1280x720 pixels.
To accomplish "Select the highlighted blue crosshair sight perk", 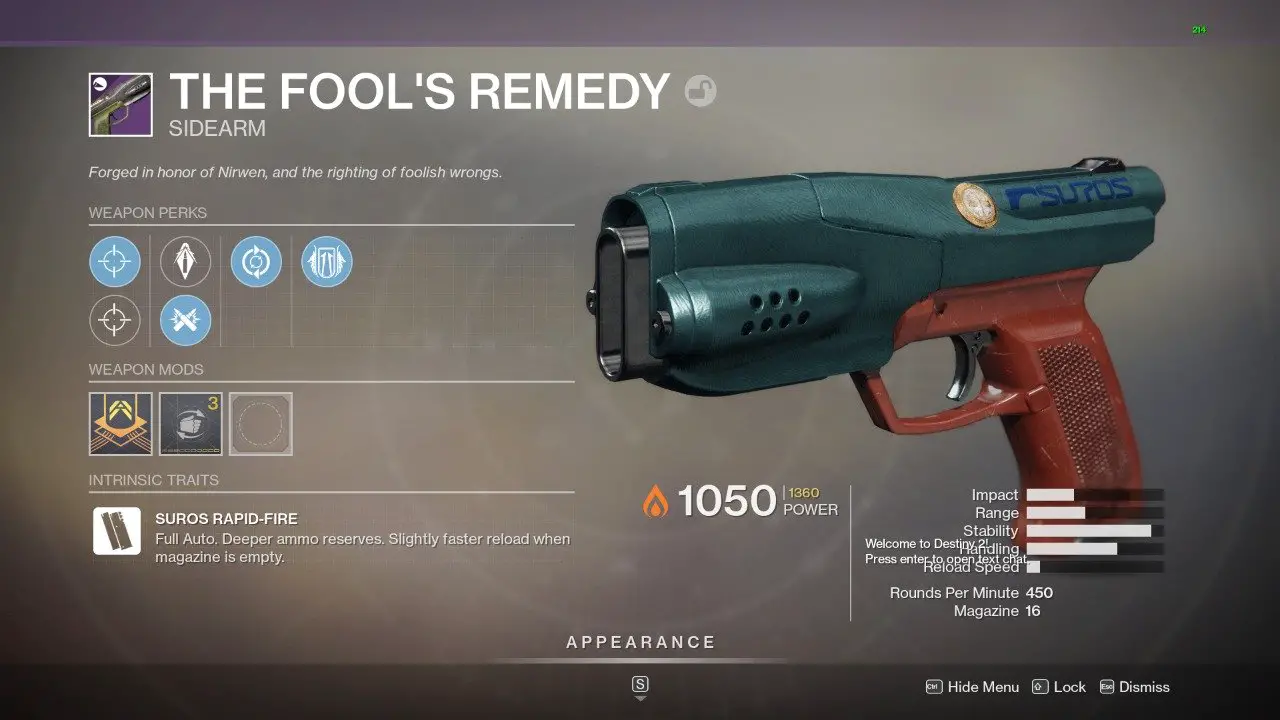I will [x=114, y=262].
